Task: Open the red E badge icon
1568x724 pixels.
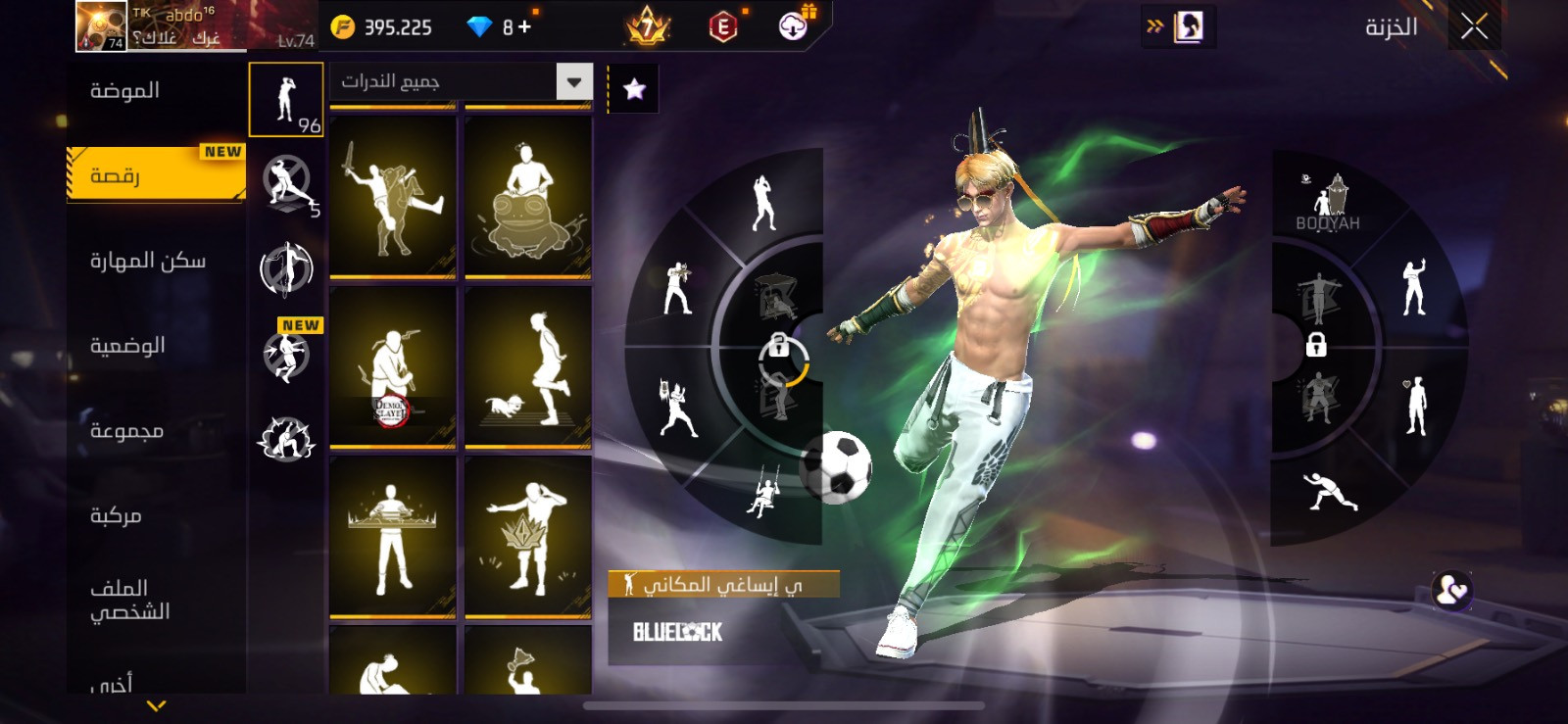Action: click(722, 27)
